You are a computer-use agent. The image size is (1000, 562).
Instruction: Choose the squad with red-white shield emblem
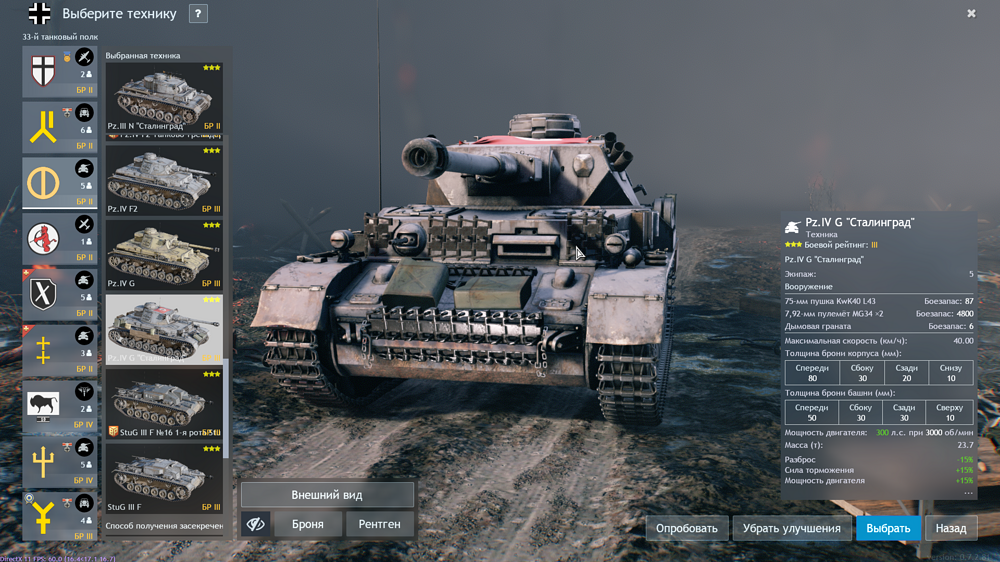click(43, 71)
